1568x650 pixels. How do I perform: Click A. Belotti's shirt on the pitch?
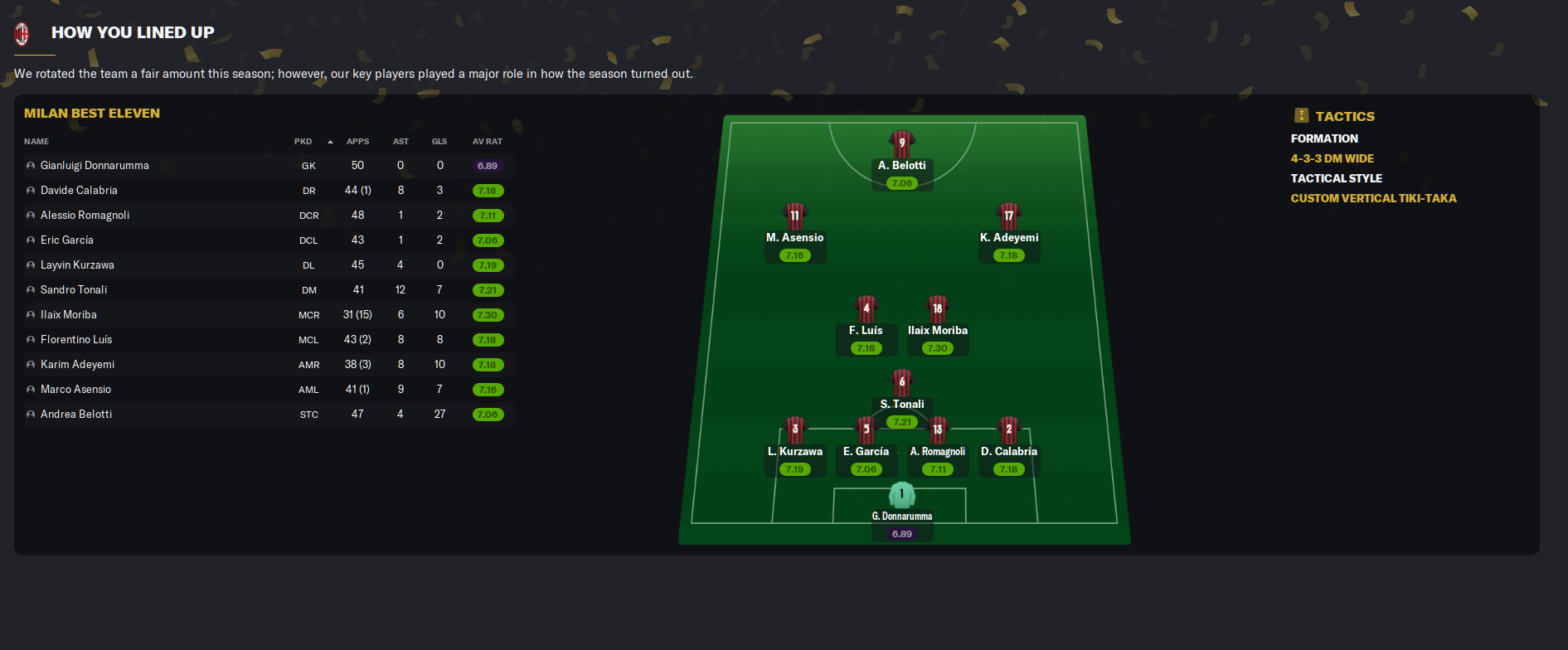pyautogui.click(x=901, y=143)
